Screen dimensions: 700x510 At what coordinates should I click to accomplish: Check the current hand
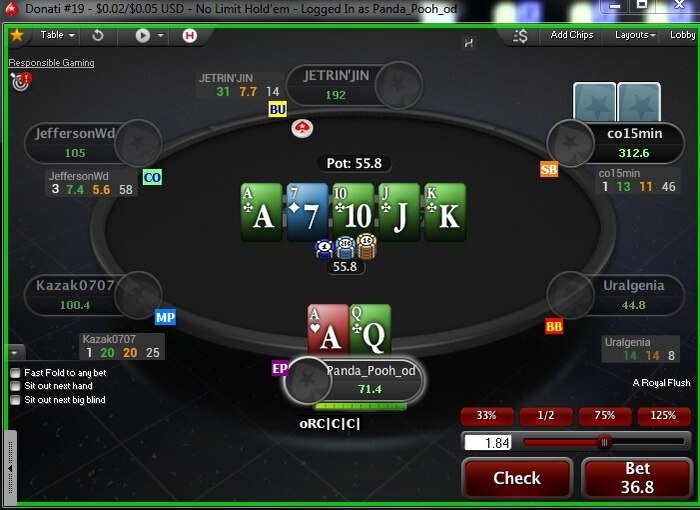517,478
